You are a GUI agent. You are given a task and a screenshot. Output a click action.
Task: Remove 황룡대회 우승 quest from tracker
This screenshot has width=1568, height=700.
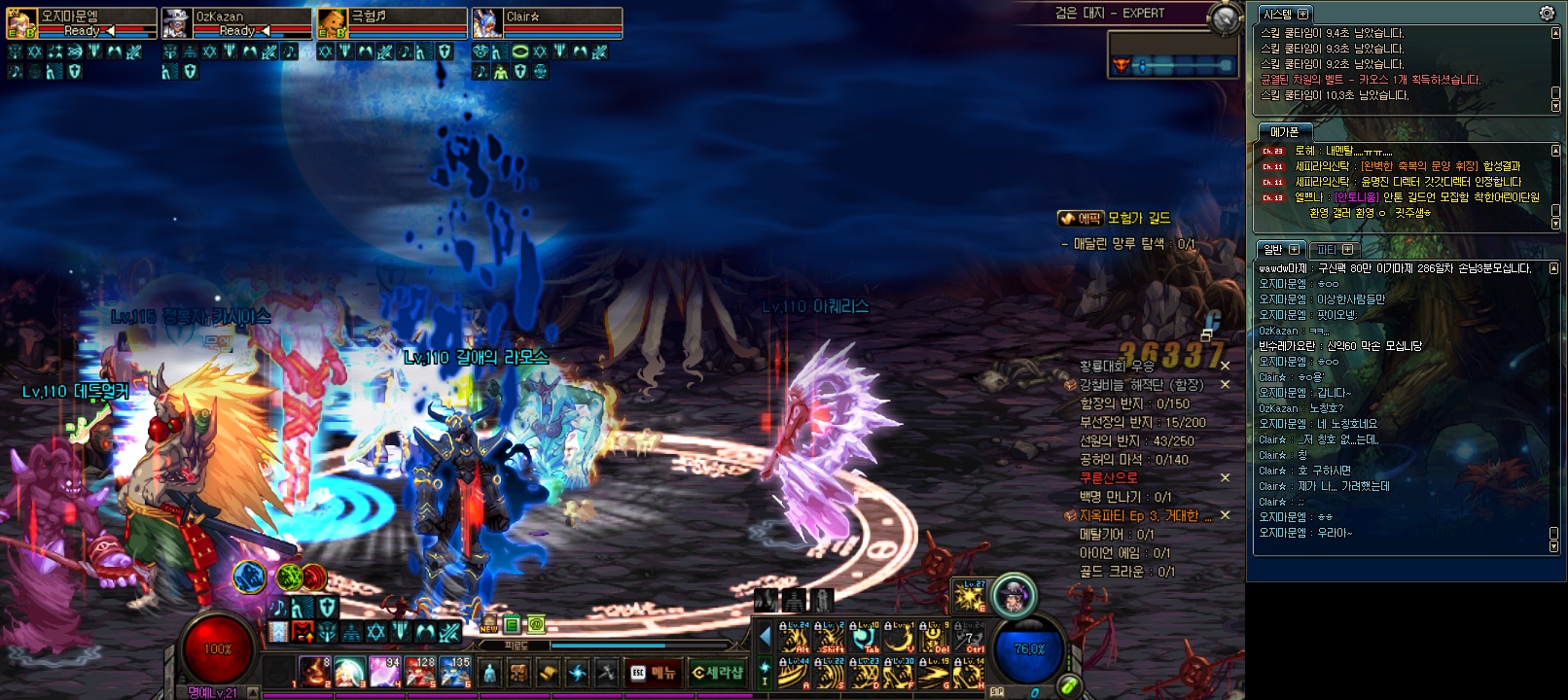[1226, 367]
